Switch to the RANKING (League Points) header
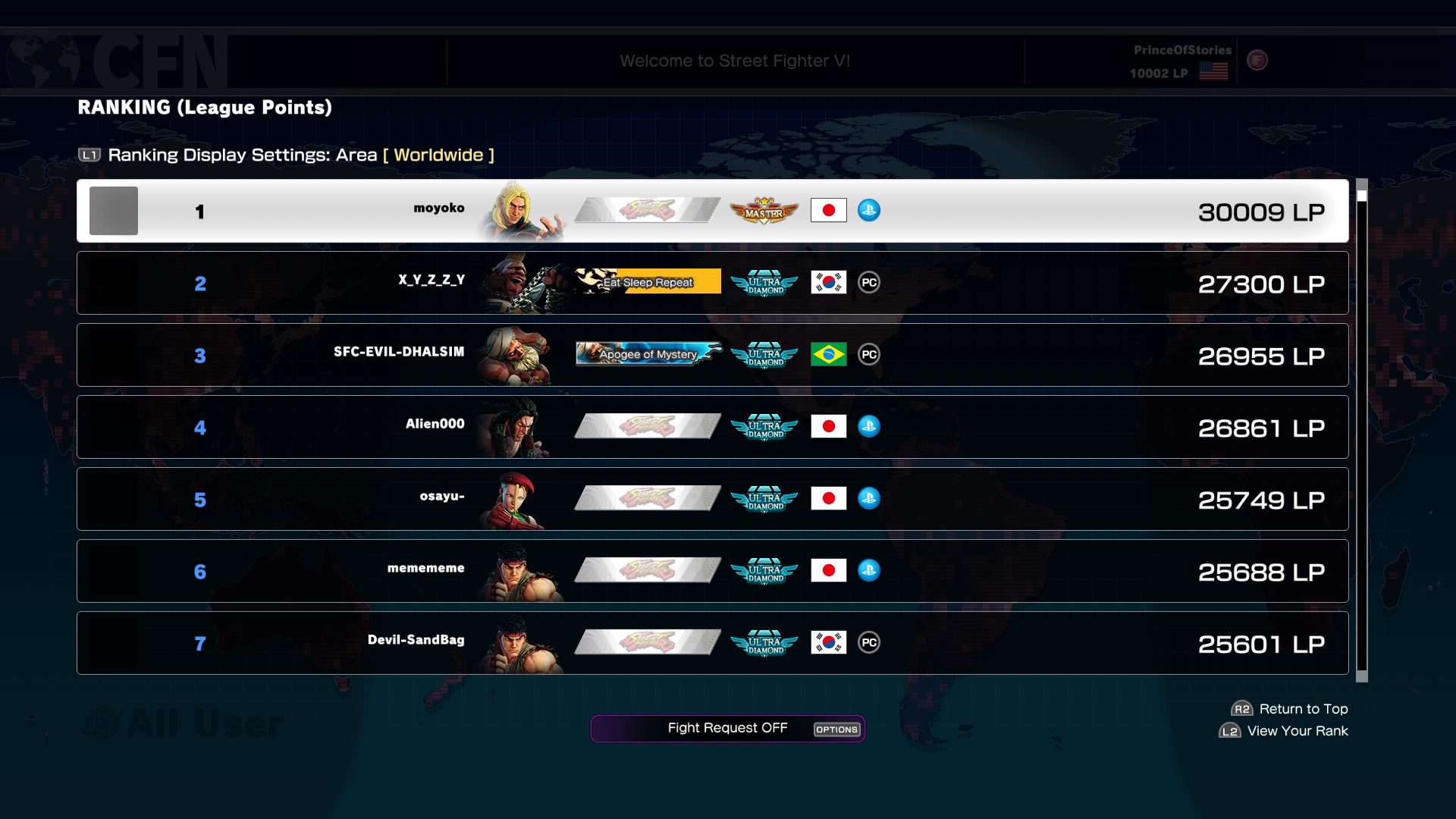1456x819 pixels. click(204, 107)
